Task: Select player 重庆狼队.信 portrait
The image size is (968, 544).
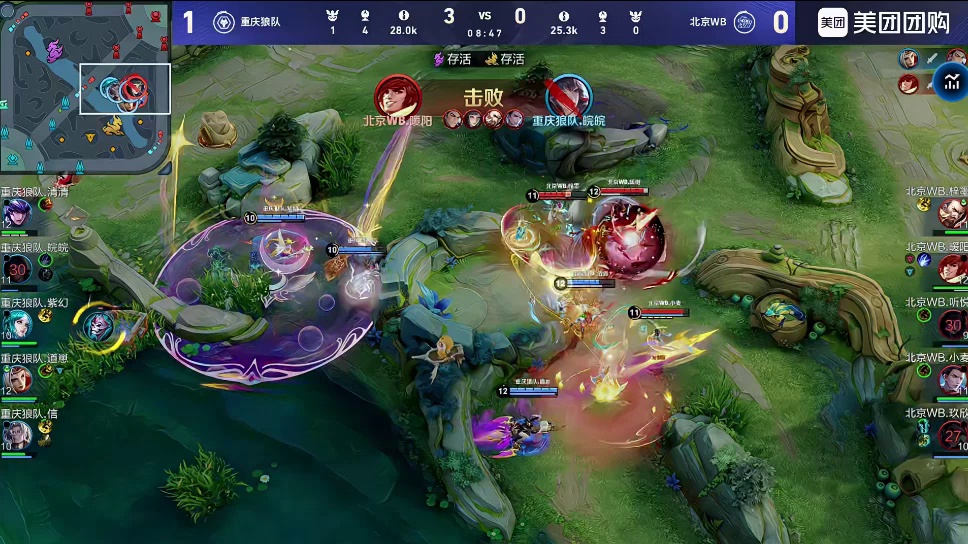Action: 17,434
